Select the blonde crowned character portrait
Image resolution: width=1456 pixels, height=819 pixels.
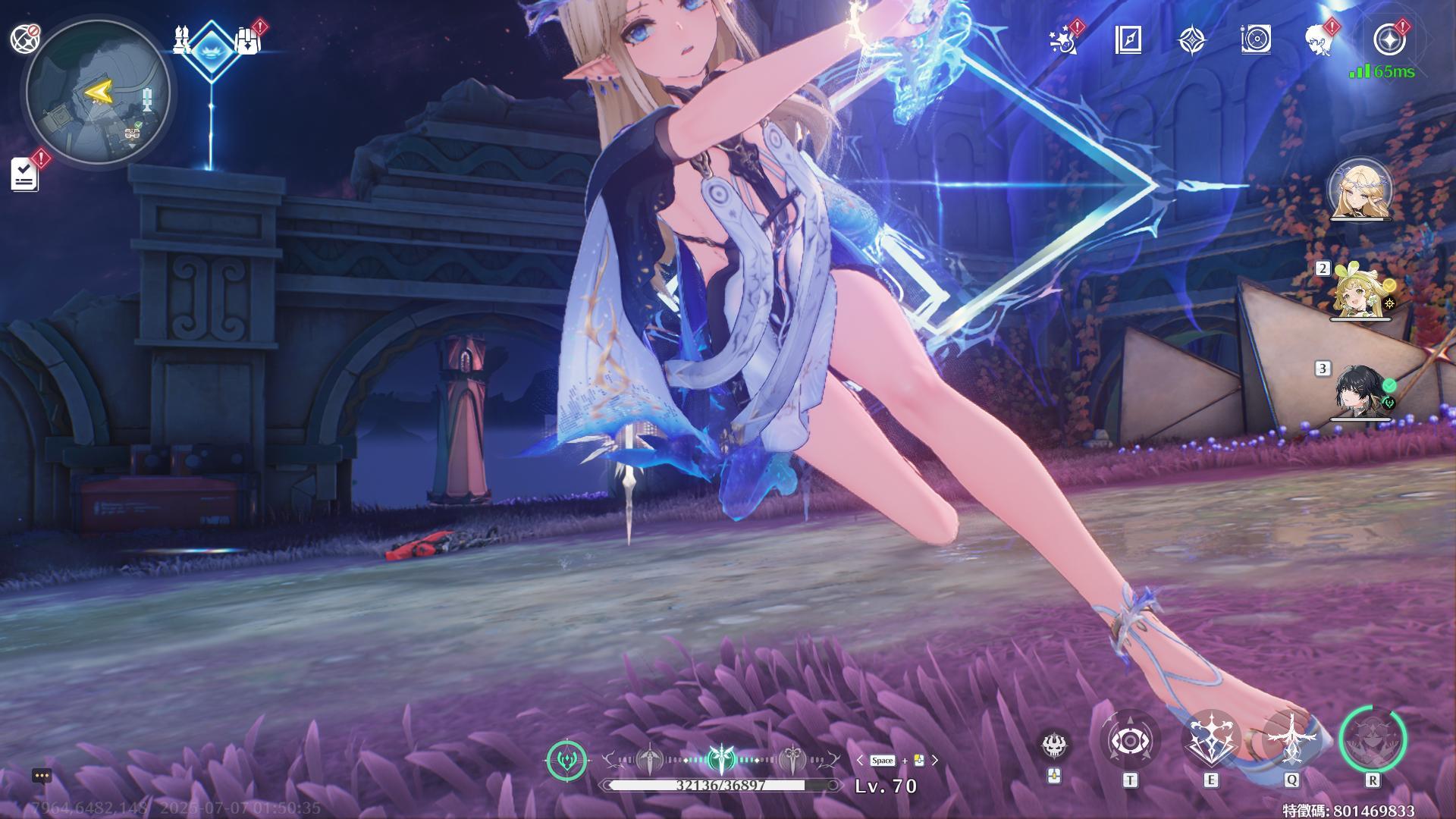point(1360,190)
